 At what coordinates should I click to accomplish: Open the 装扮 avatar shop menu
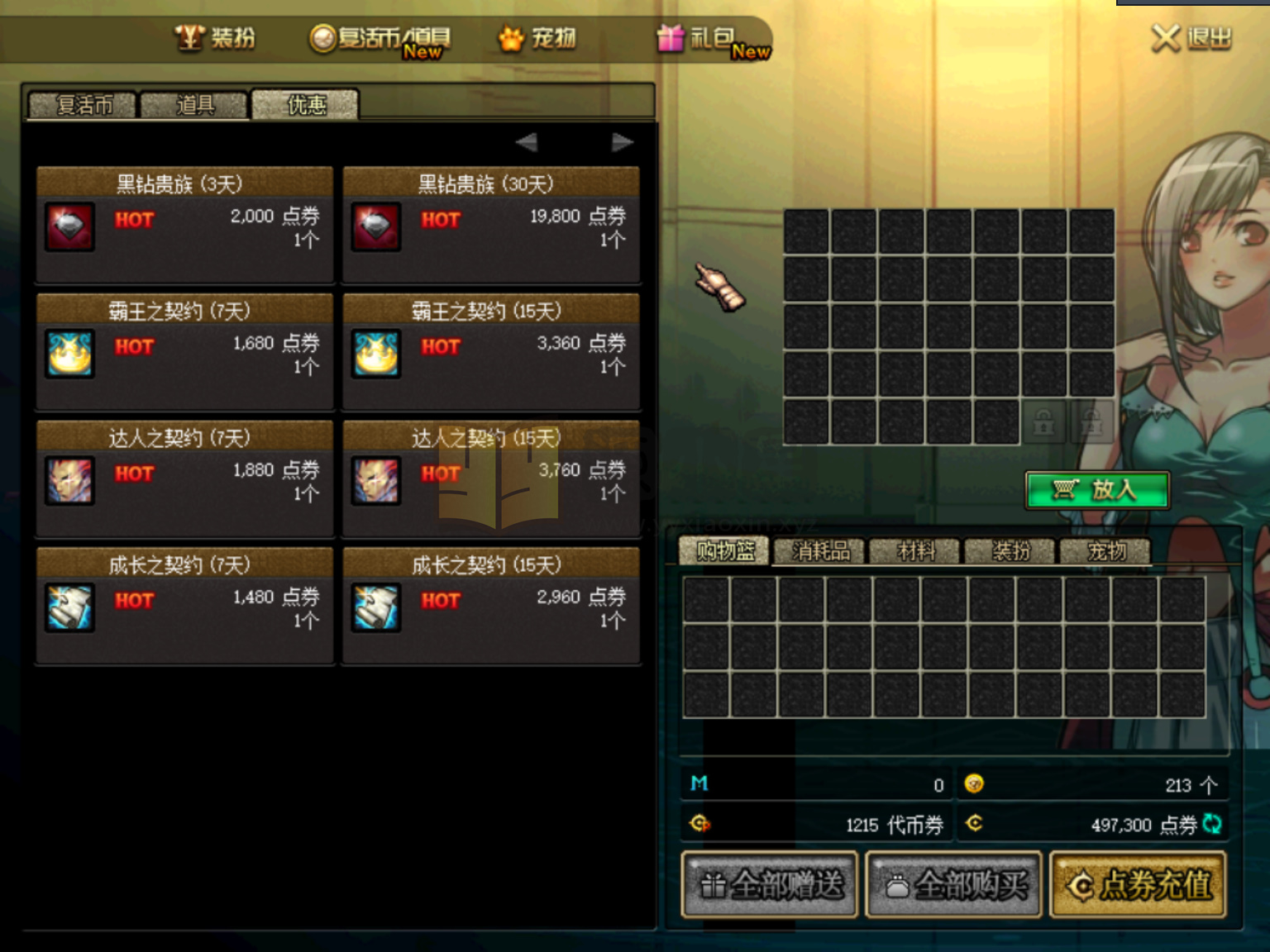point(215,38)
